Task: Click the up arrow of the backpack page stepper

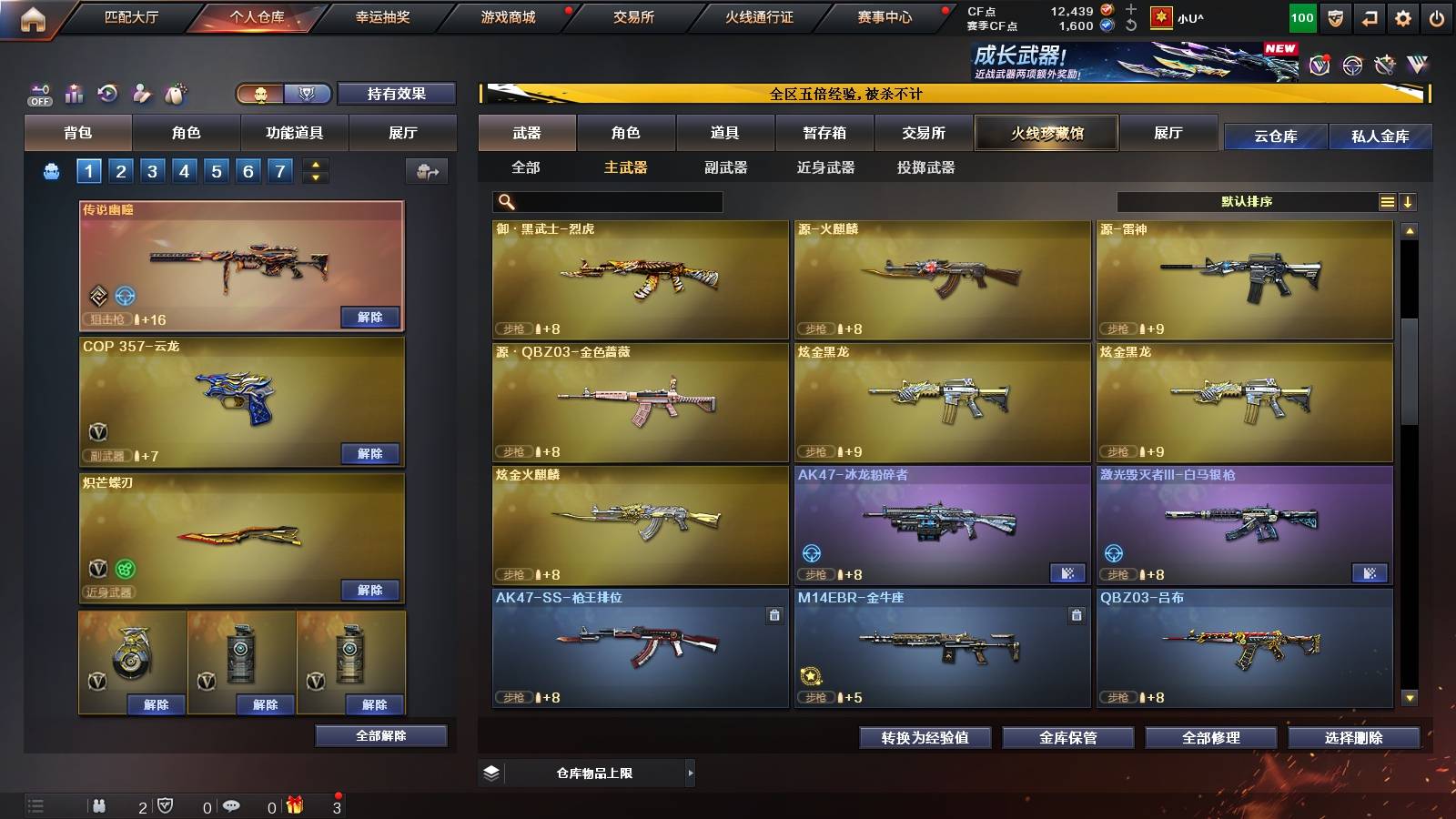Action: [315, 163]
